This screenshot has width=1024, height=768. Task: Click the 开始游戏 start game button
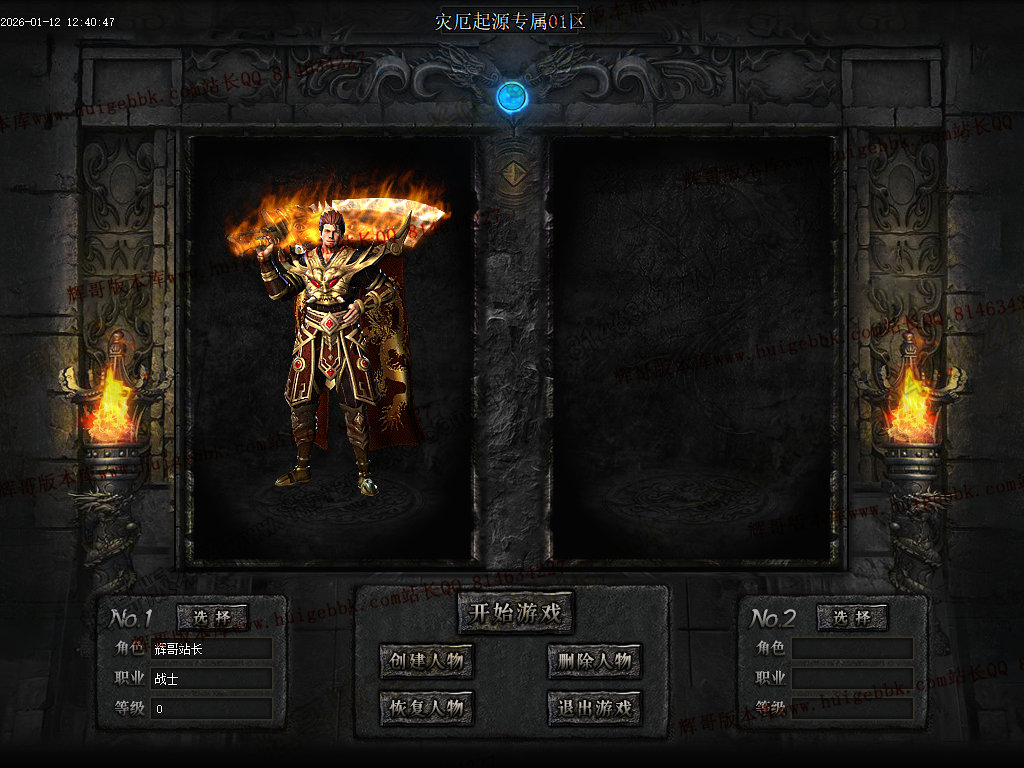(x=516, y=612)
